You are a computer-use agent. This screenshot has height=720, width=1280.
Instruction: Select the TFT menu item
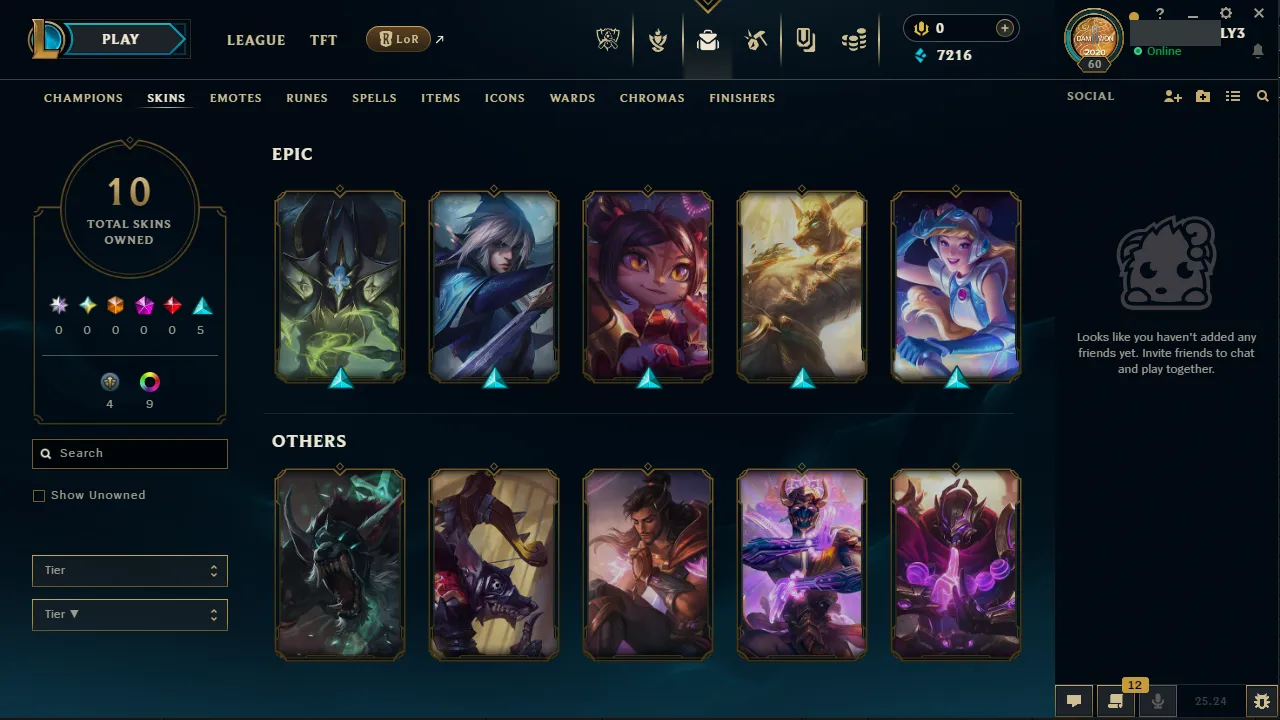323,40
